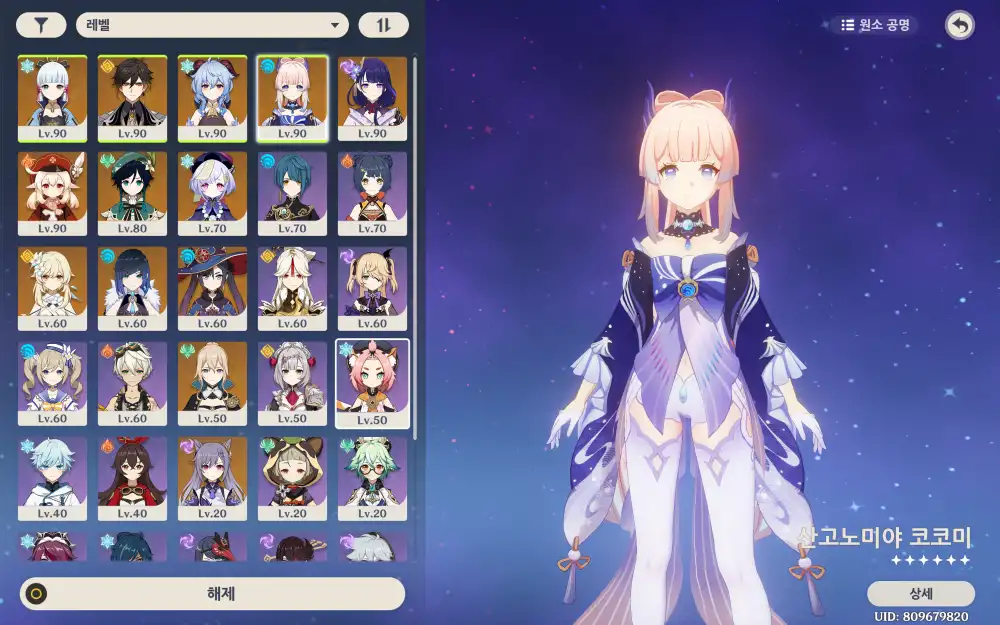Open the character filter funnel button
This screenshot has width=1000, height=625.
coord(41,26)
